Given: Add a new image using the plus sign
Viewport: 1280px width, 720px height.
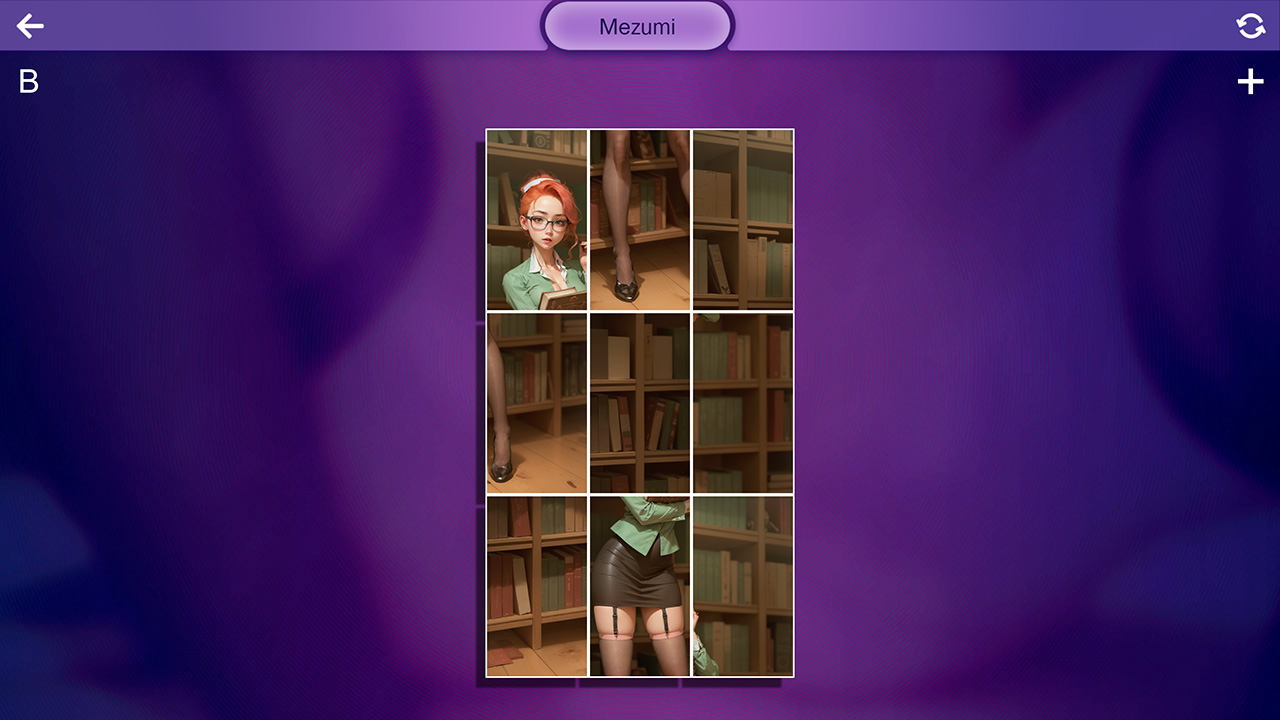Looking at the screenshot, I should [x=1249, y=81].
